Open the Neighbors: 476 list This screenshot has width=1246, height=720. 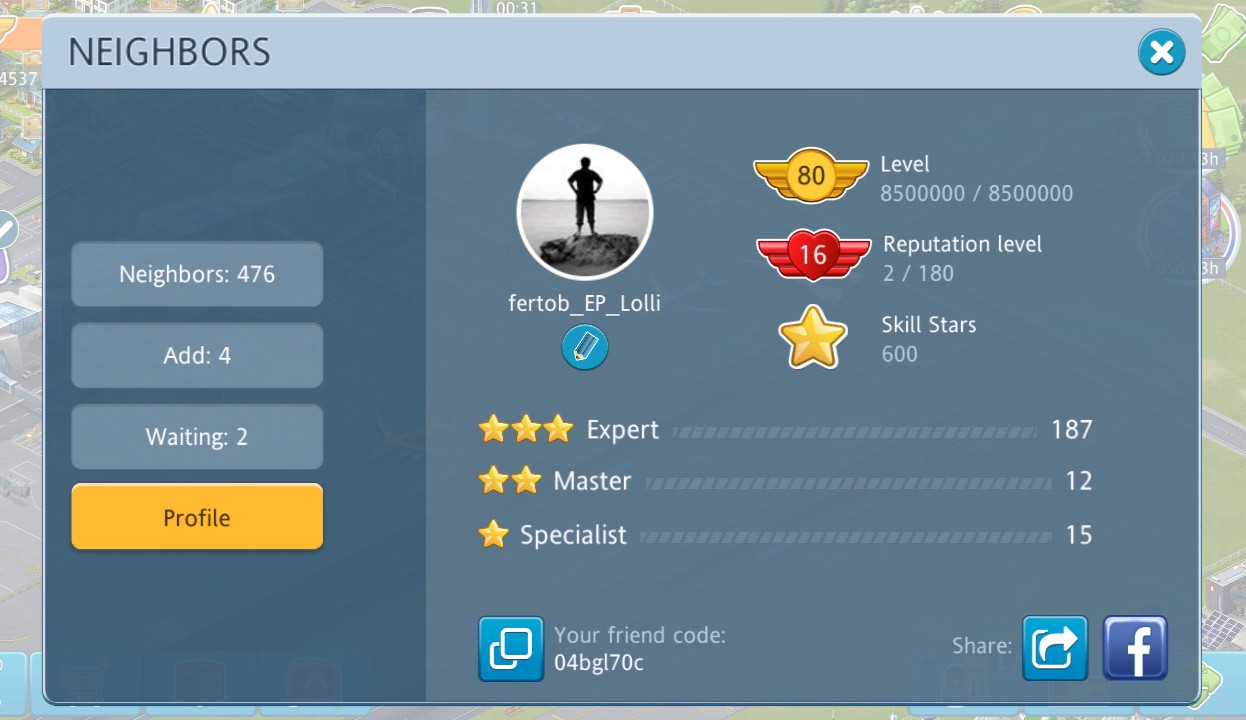[x=197, y=274]
